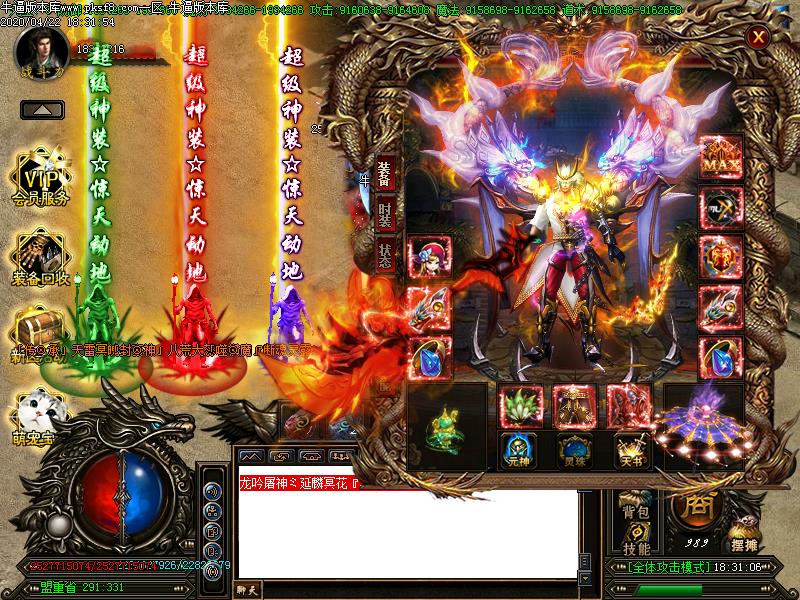Select the green lotus item slot
Viewport: 800px width, 600px height.
(521, 406)
